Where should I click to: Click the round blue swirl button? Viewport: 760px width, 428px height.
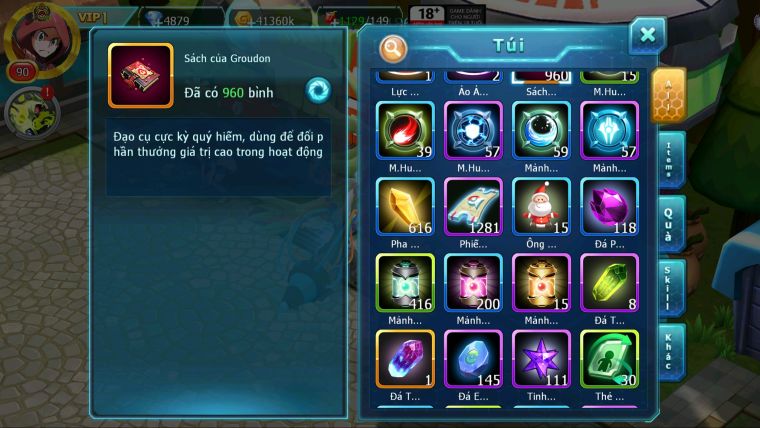click(x=318, y=89)
